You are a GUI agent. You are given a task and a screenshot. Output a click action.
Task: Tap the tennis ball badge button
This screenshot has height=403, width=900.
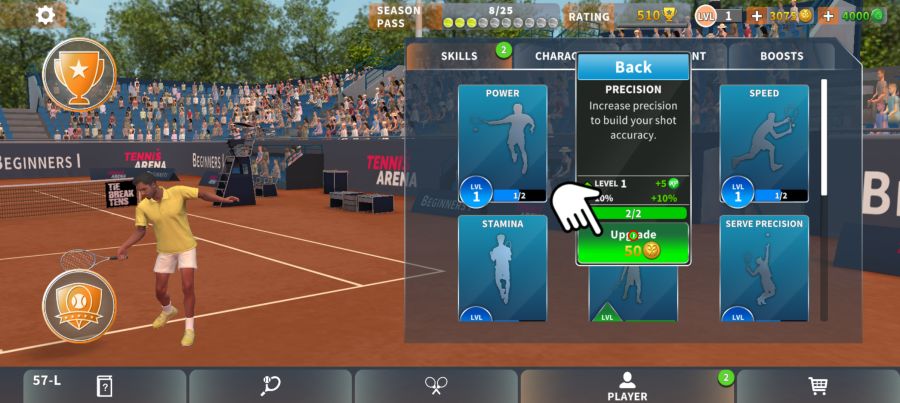click(x=79, y=304)
